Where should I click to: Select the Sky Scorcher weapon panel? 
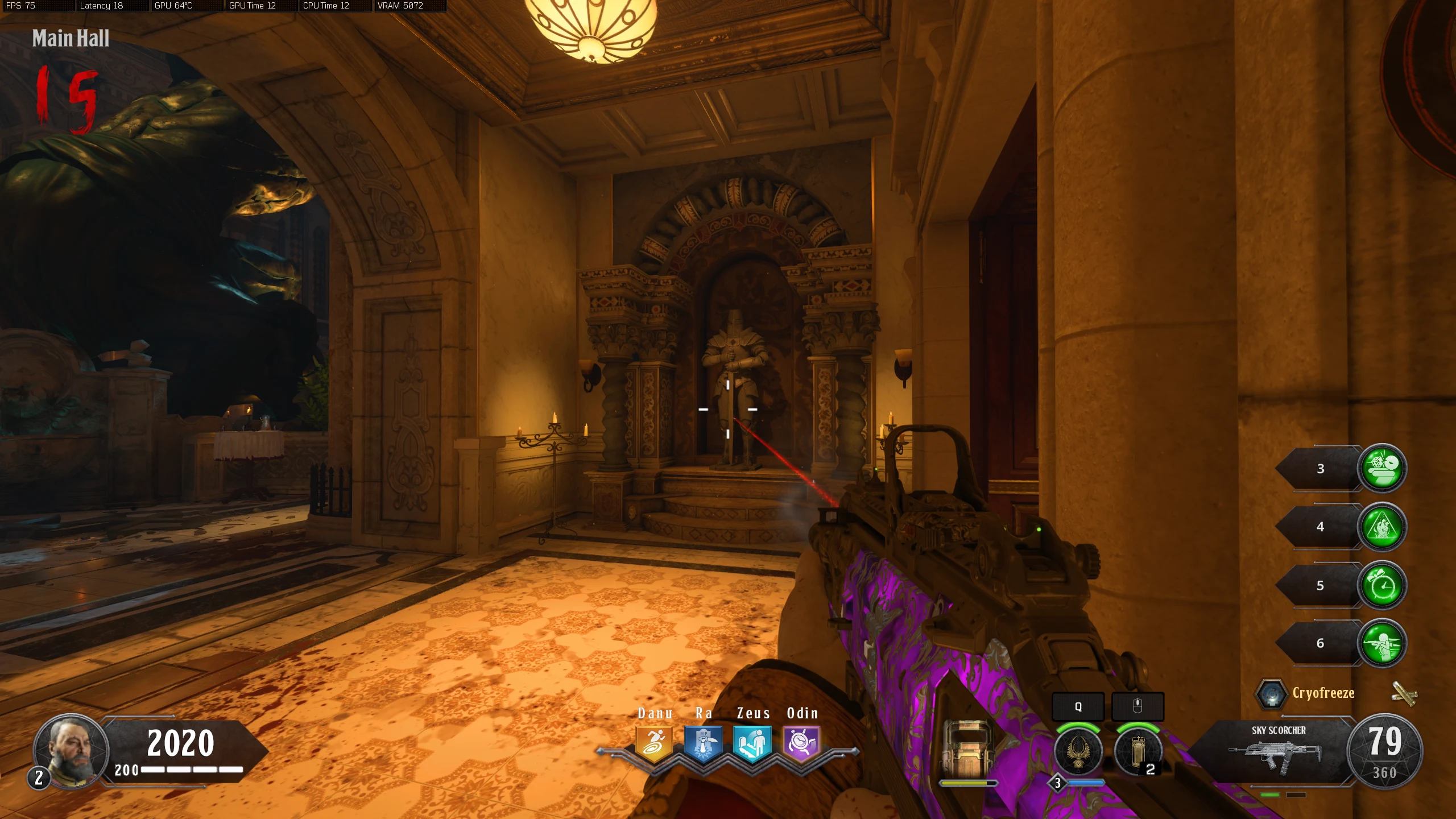(1279, 751)
